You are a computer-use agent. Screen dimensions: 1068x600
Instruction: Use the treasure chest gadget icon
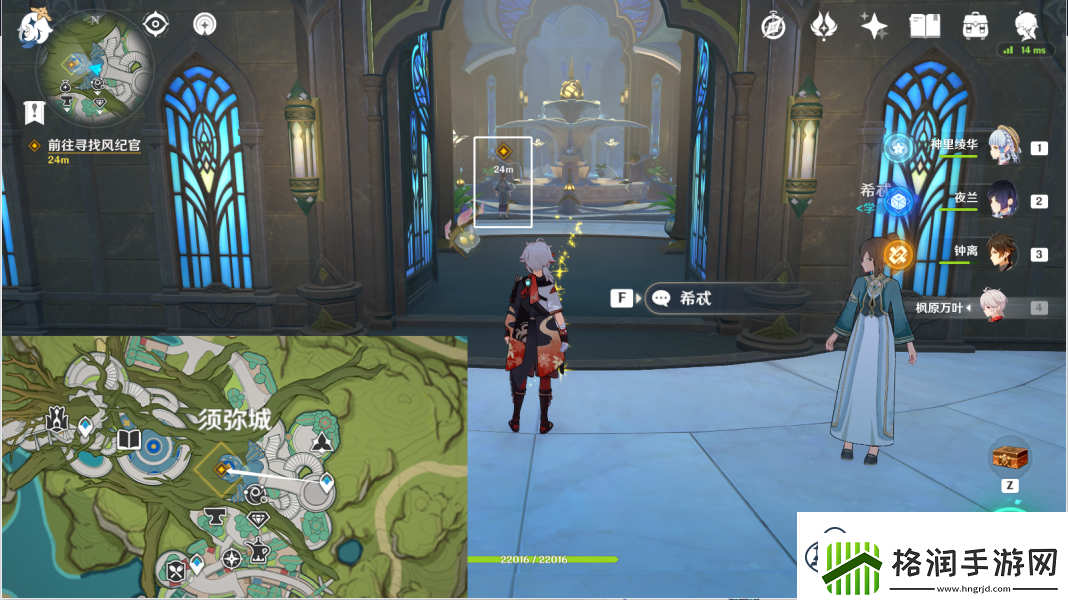(x=1010, y=458)
